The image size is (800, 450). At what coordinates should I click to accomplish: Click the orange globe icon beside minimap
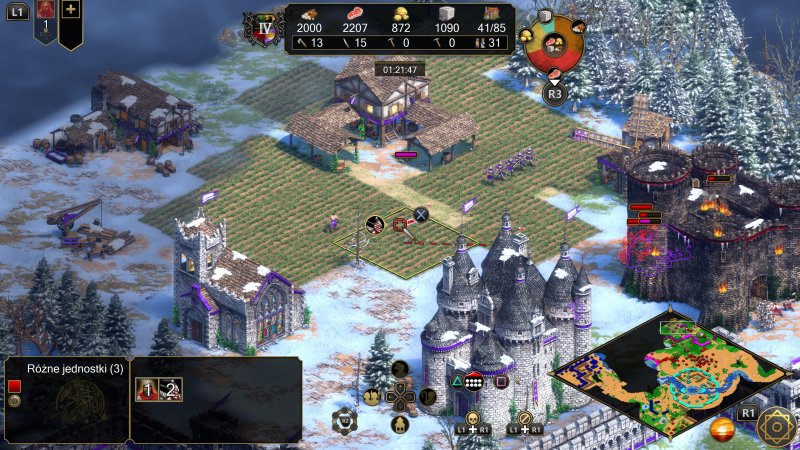[721, 431]
